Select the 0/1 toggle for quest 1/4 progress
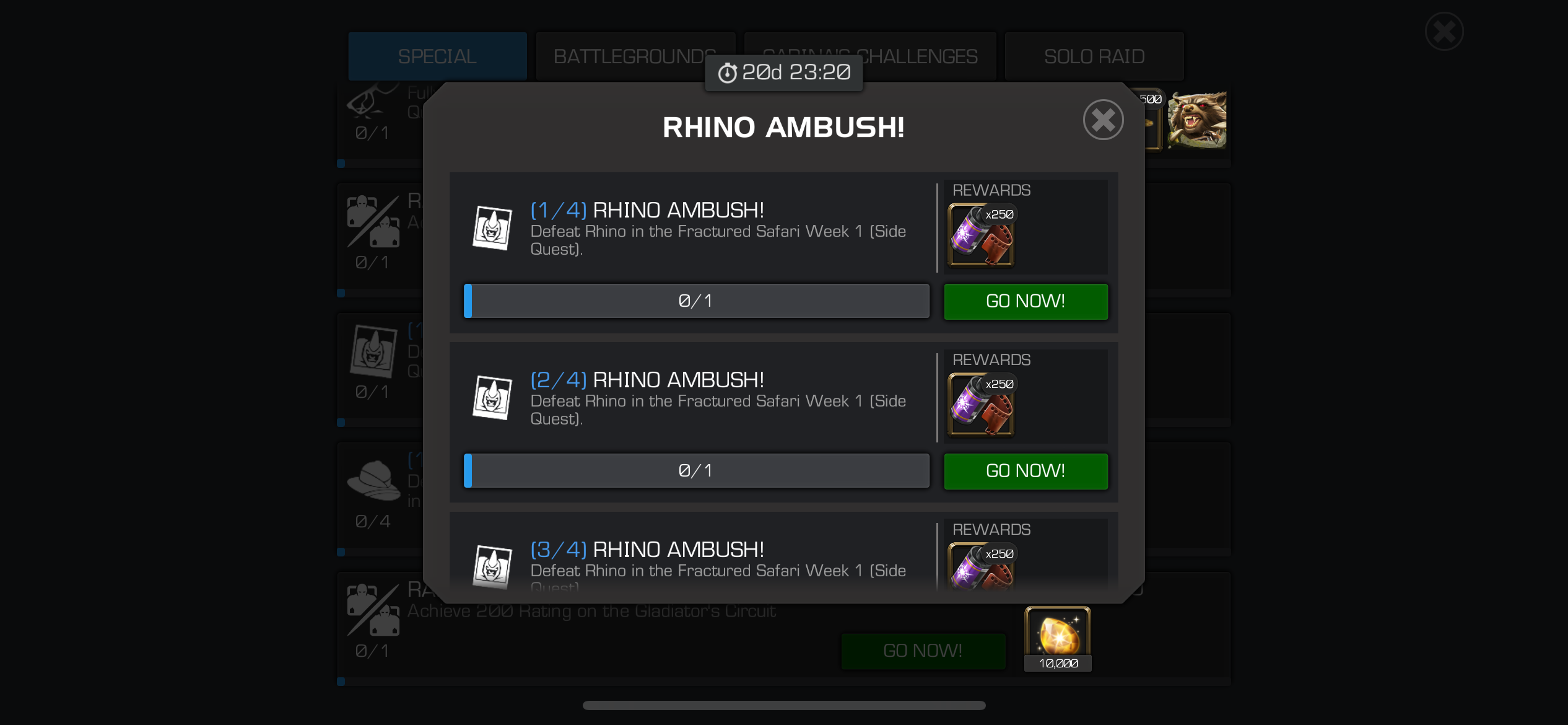Viewport: 1568px width, 725px height. [696, 301]
